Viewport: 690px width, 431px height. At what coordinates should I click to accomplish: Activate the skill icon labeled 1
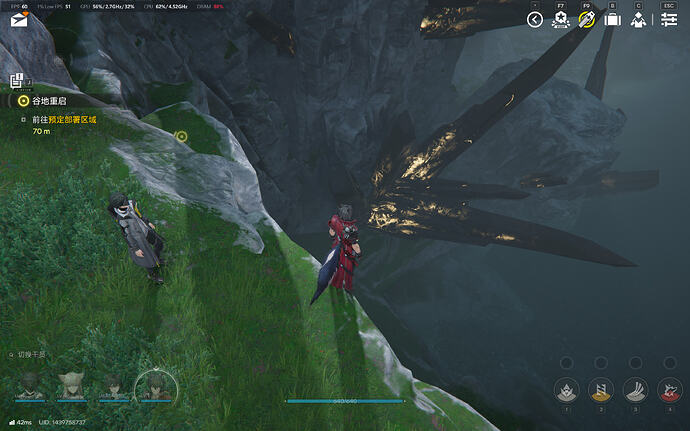point(566,390)
